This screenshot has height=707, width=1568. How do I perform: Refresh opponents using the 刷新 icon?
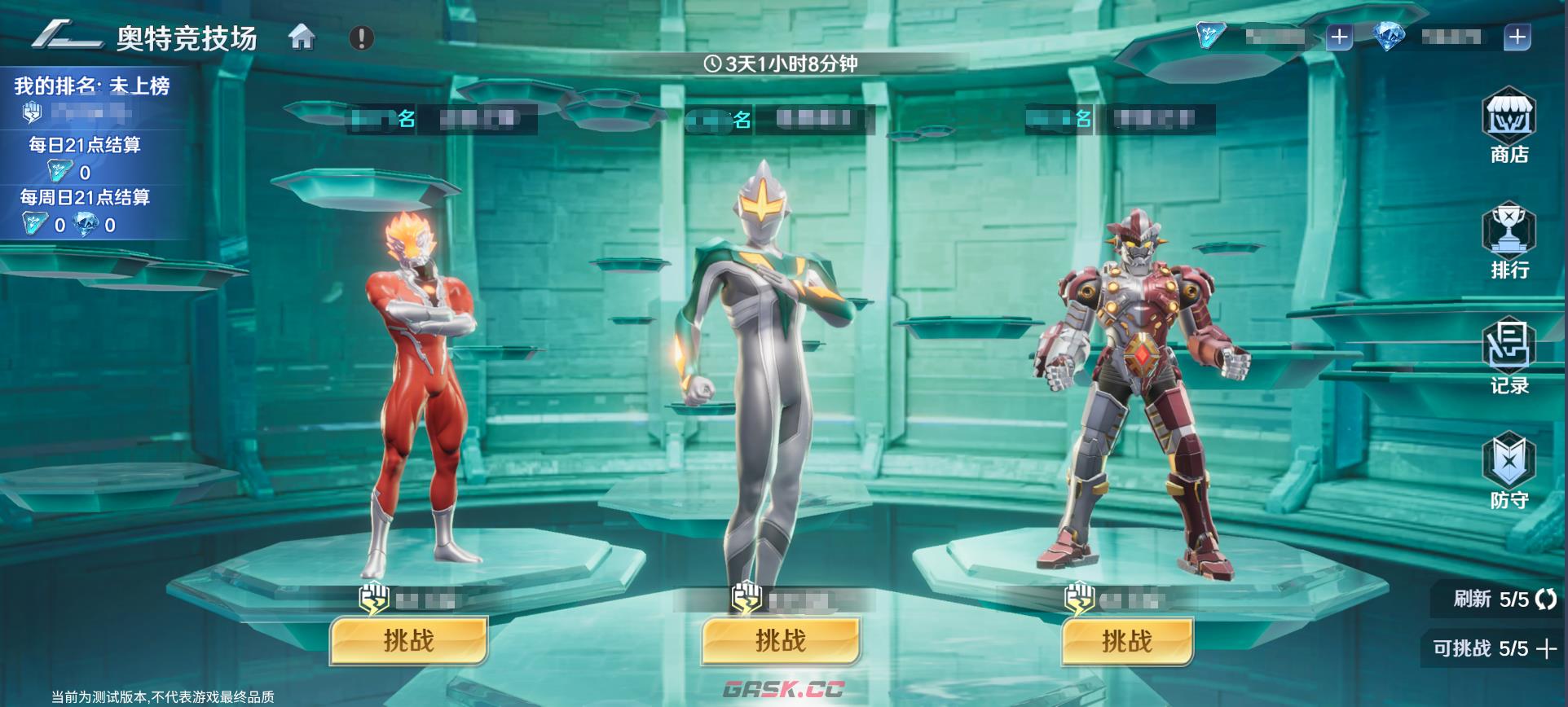tap(1547, 599)
